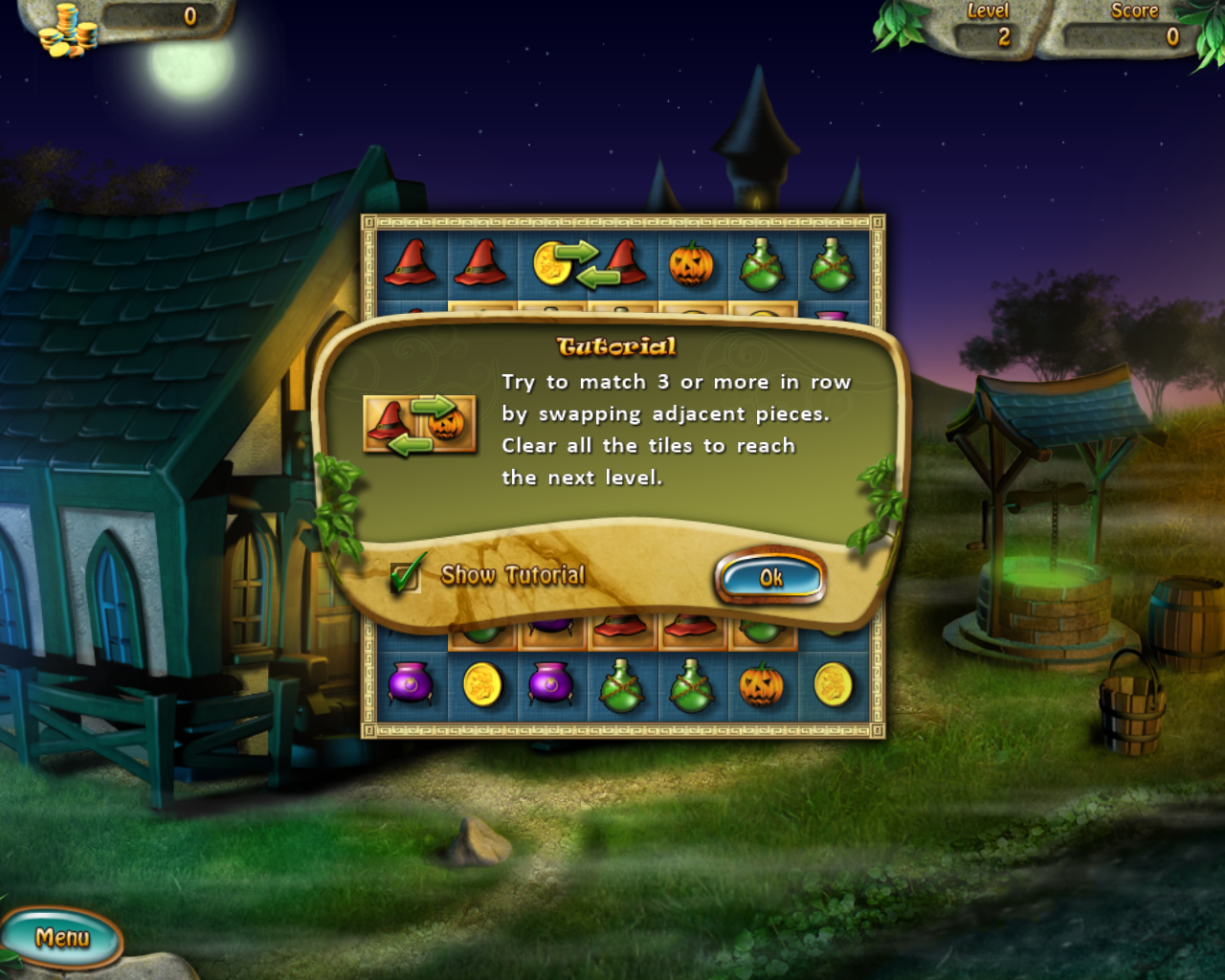Open the Menu
The image size is (1225, 980).
pyautogui.click(x=62, y=938)
